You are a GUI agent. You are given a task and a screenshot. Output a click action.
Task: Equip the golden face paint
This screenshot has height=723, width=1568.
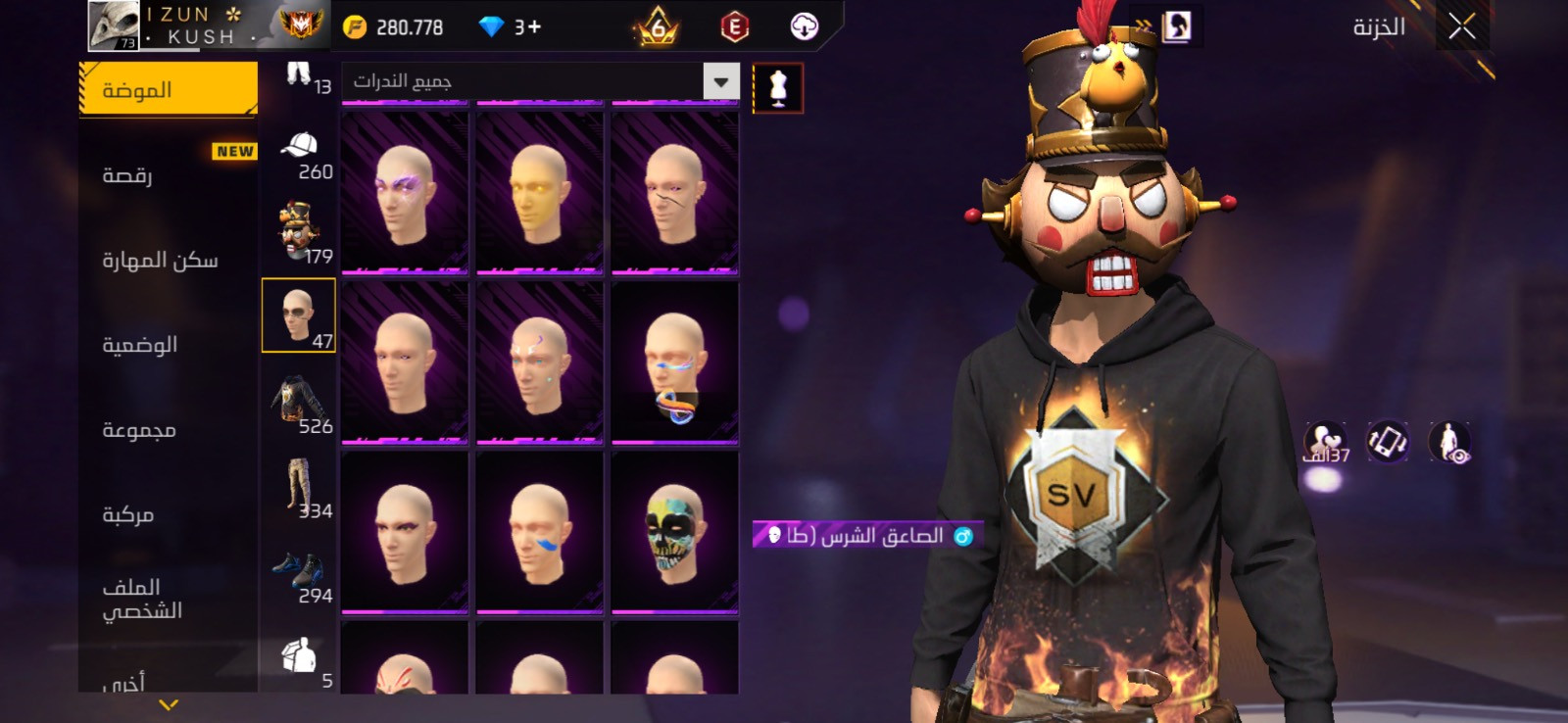pyautogui.click(x=539, y=192)
